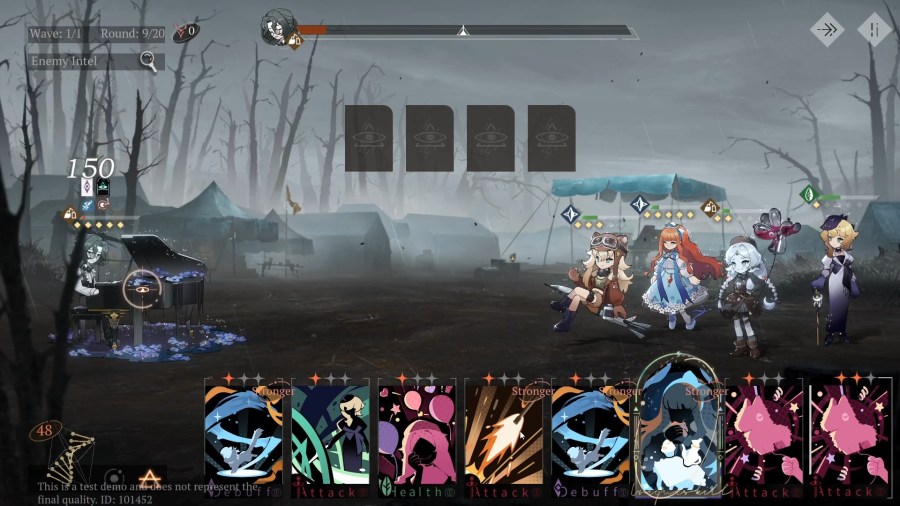Click the grey orbiting-circle icon
900x506 pixels.
point(114,478)
